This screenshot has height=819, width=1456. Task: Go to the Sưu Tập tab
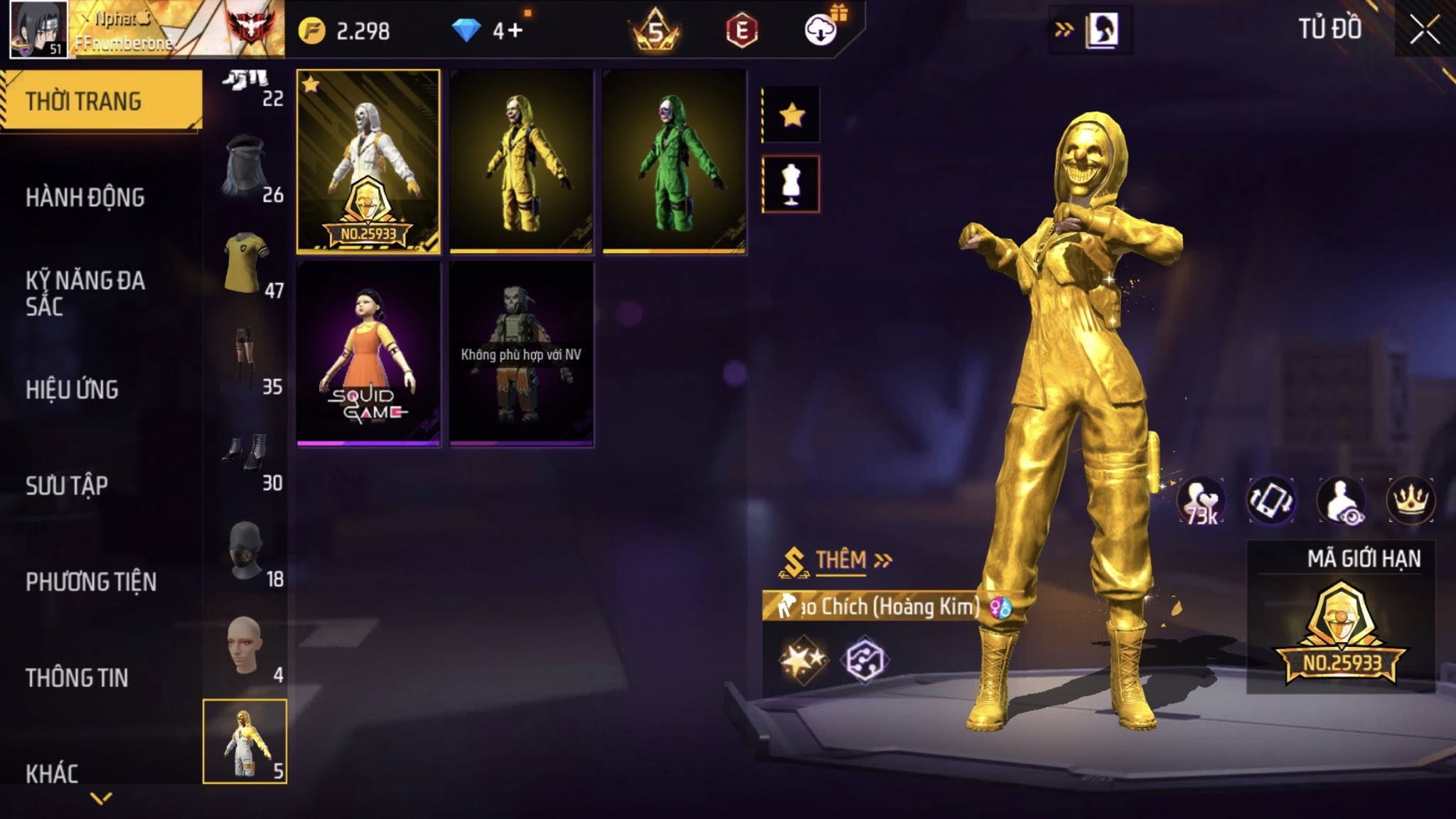[x=67, y=486]
